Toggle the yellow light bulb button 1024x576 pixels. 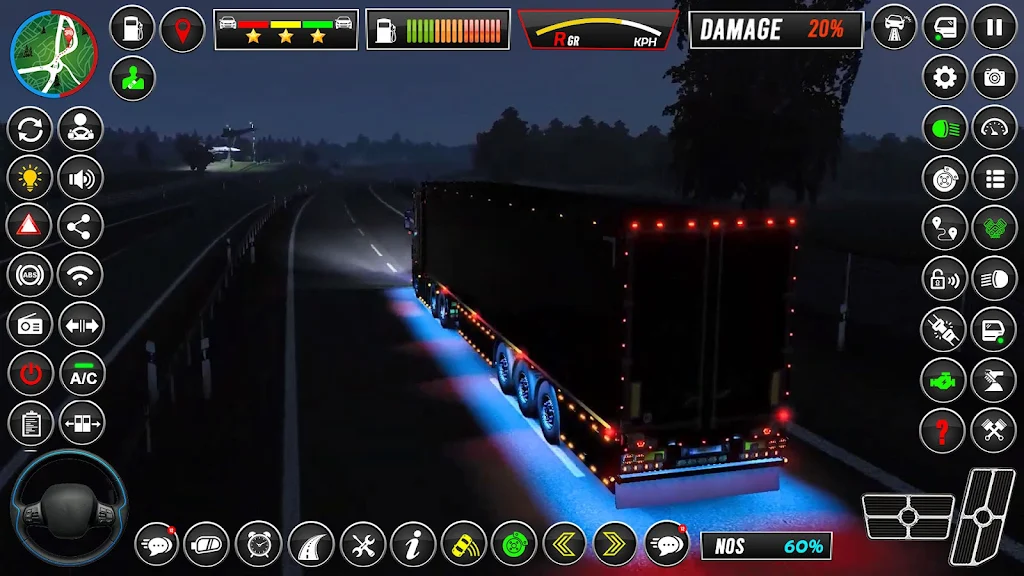coord(30,178)
